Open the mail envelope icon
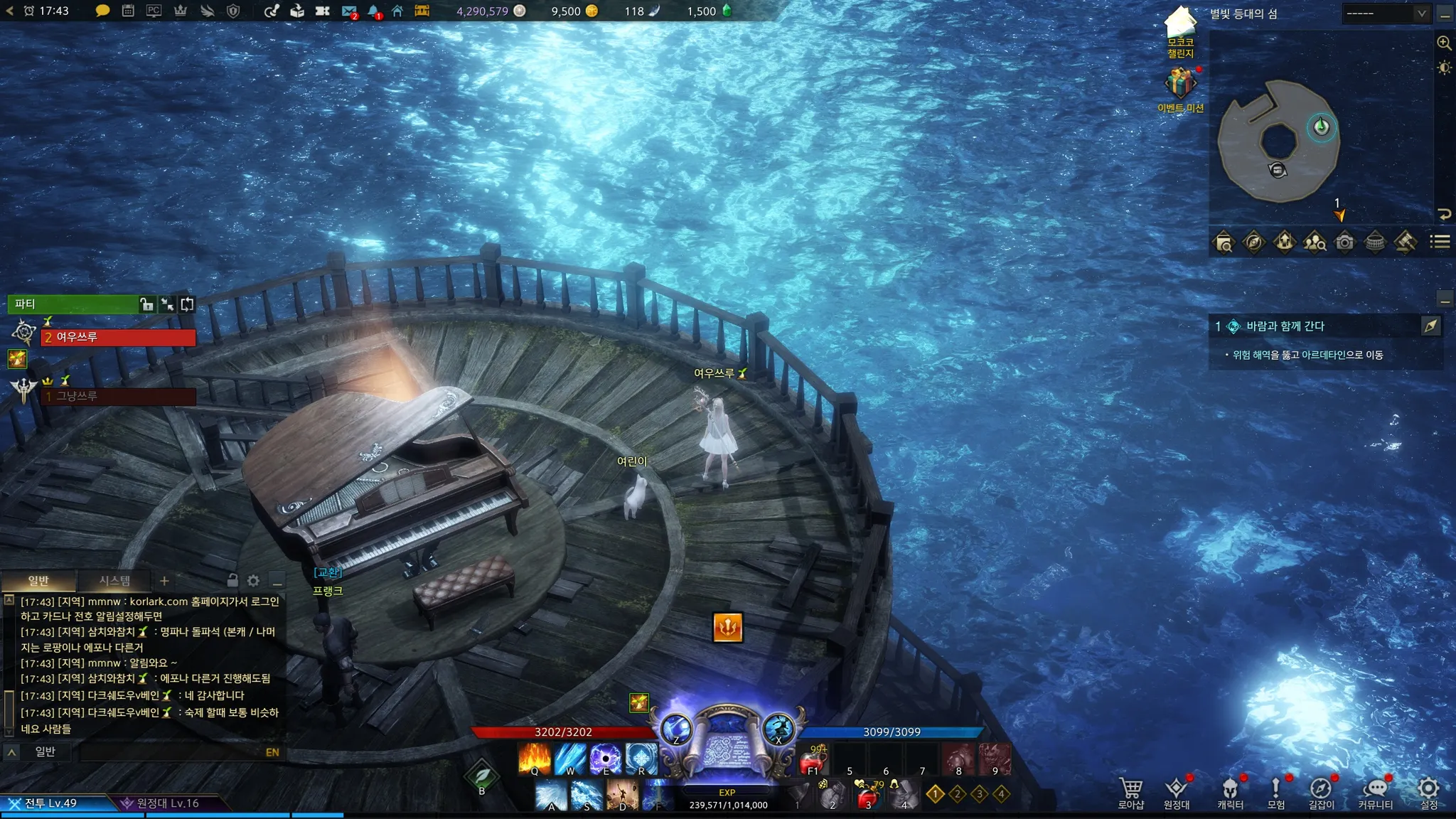 348,11
